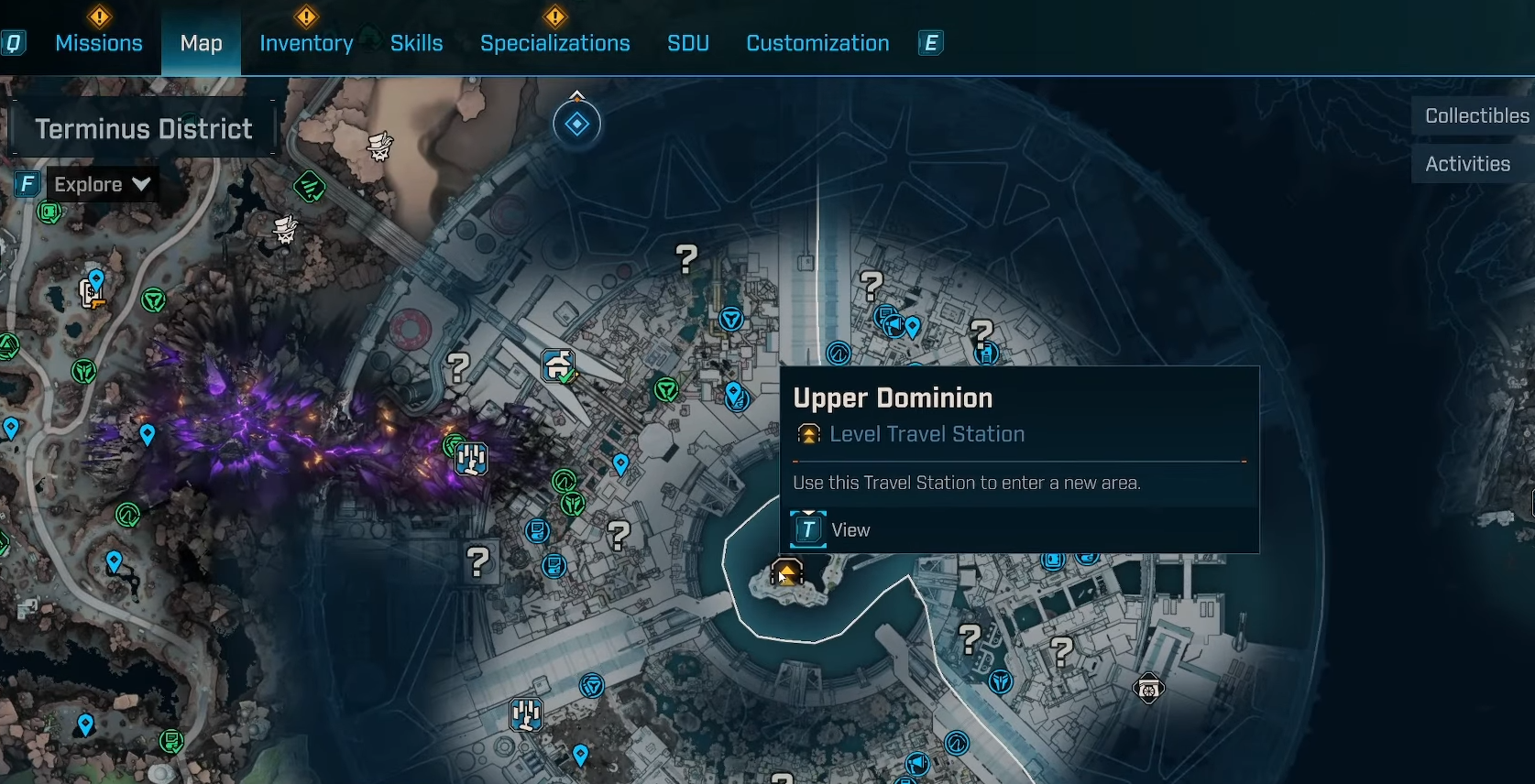Open the Missions tab
This screenshot has height=784, width=1535.
[99, 43]
